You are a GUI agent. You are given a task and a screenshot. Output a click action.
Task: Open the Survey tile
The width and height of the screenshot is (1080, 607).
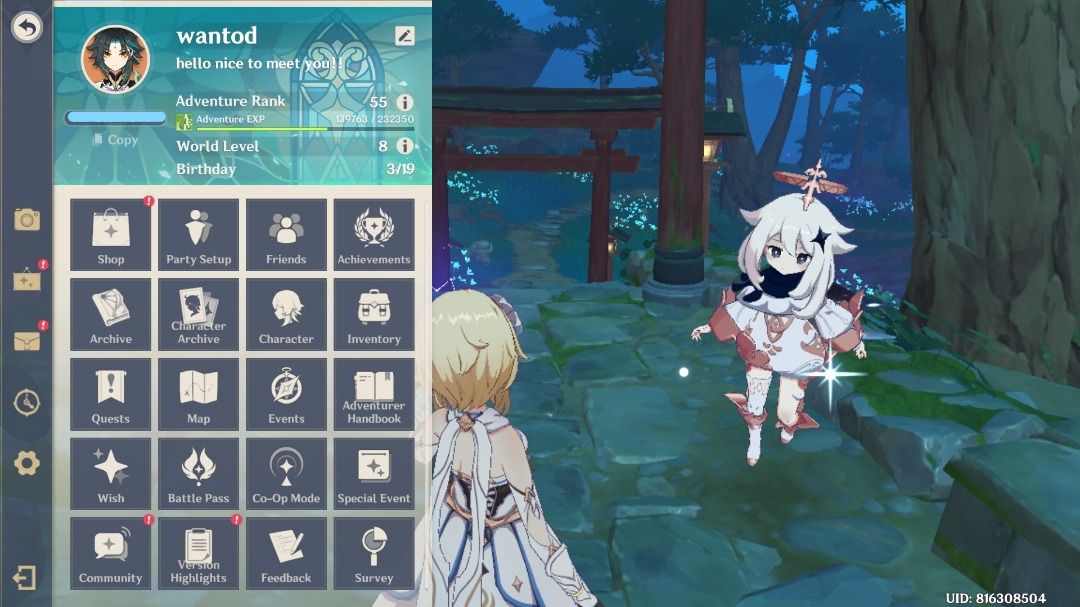374,553
